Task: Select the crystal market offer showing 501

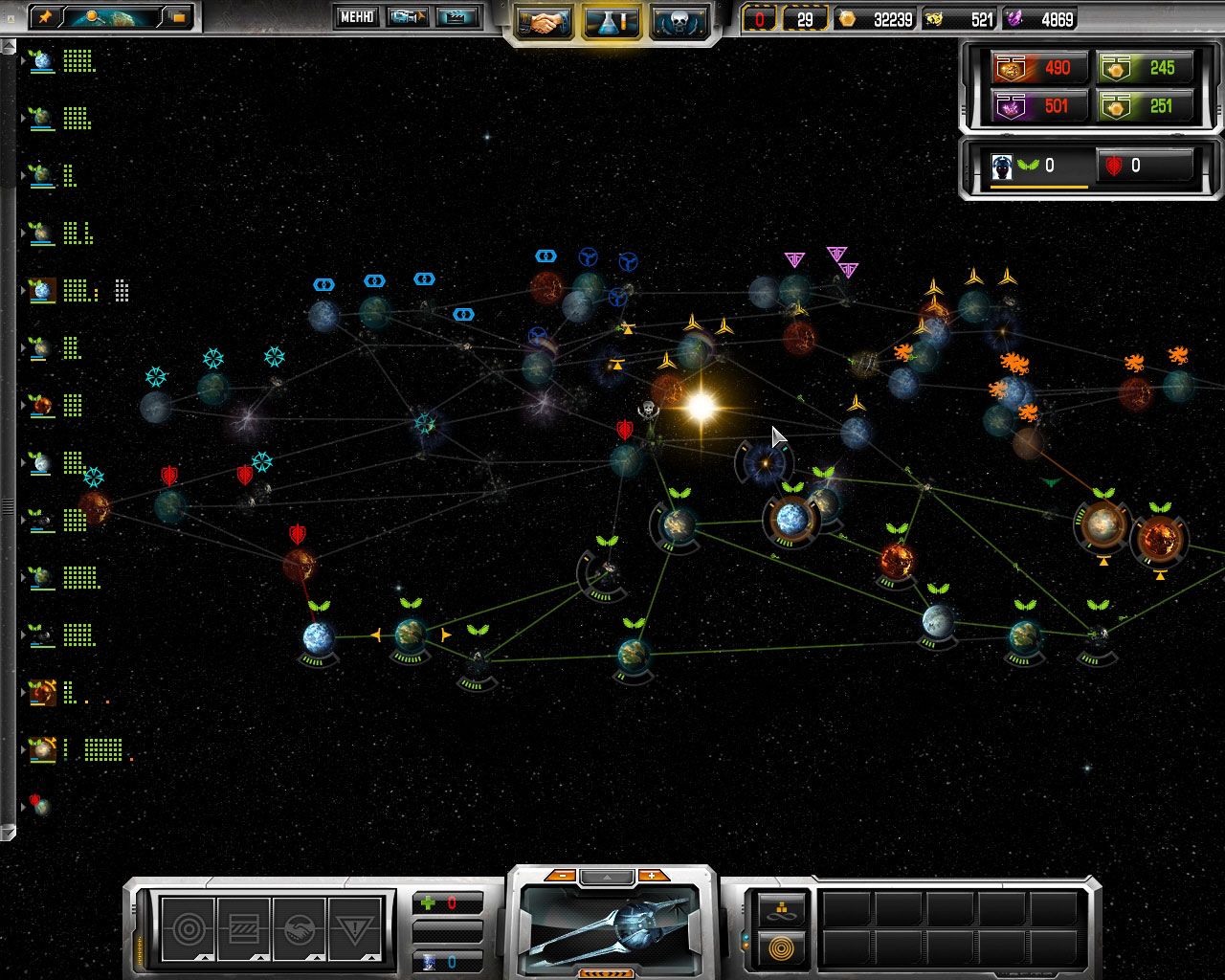Action: [x=1038, y=105]
